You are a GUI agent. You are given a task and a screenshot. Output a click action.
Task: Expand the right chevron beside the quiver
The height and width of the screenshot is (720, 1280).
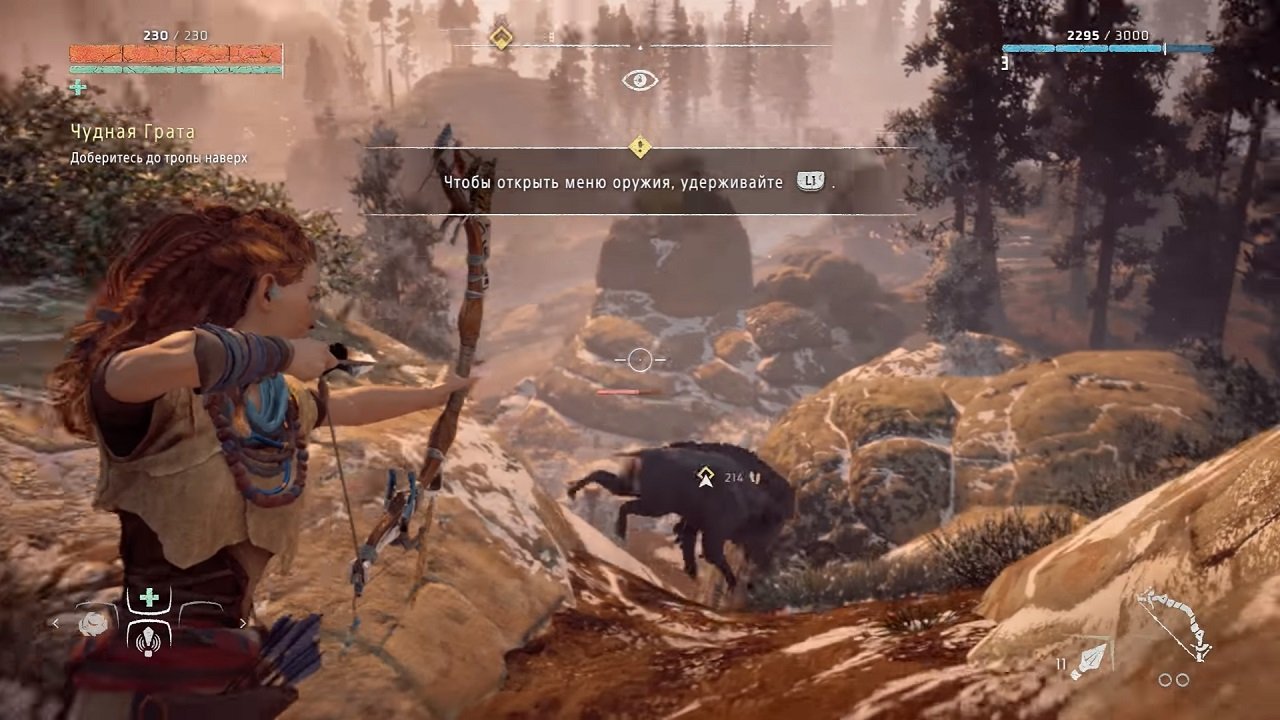click(x=244, y=623)
